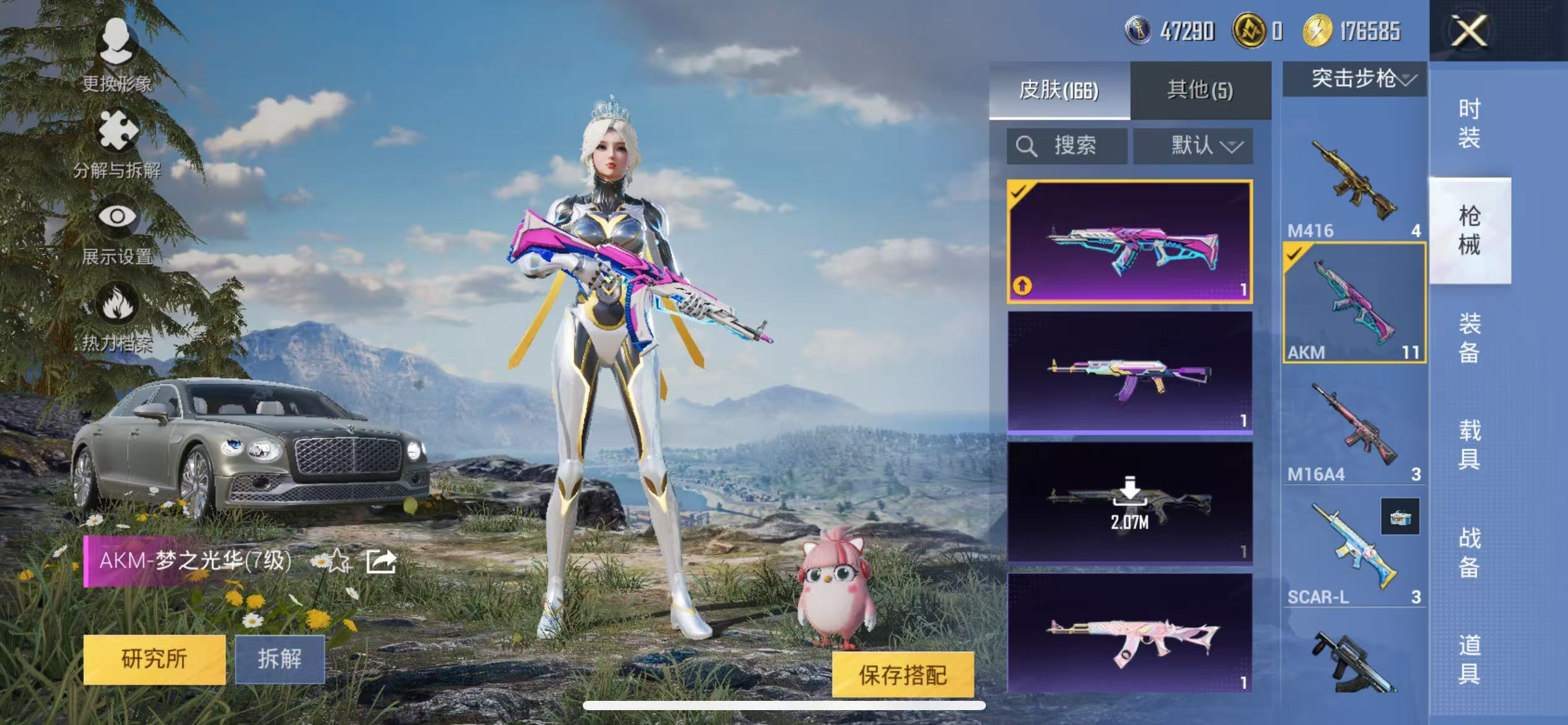The image size is (1568, 725).
Task: Expand the 突击步枪 weapon type dropdown
Action: (1354, 79)
